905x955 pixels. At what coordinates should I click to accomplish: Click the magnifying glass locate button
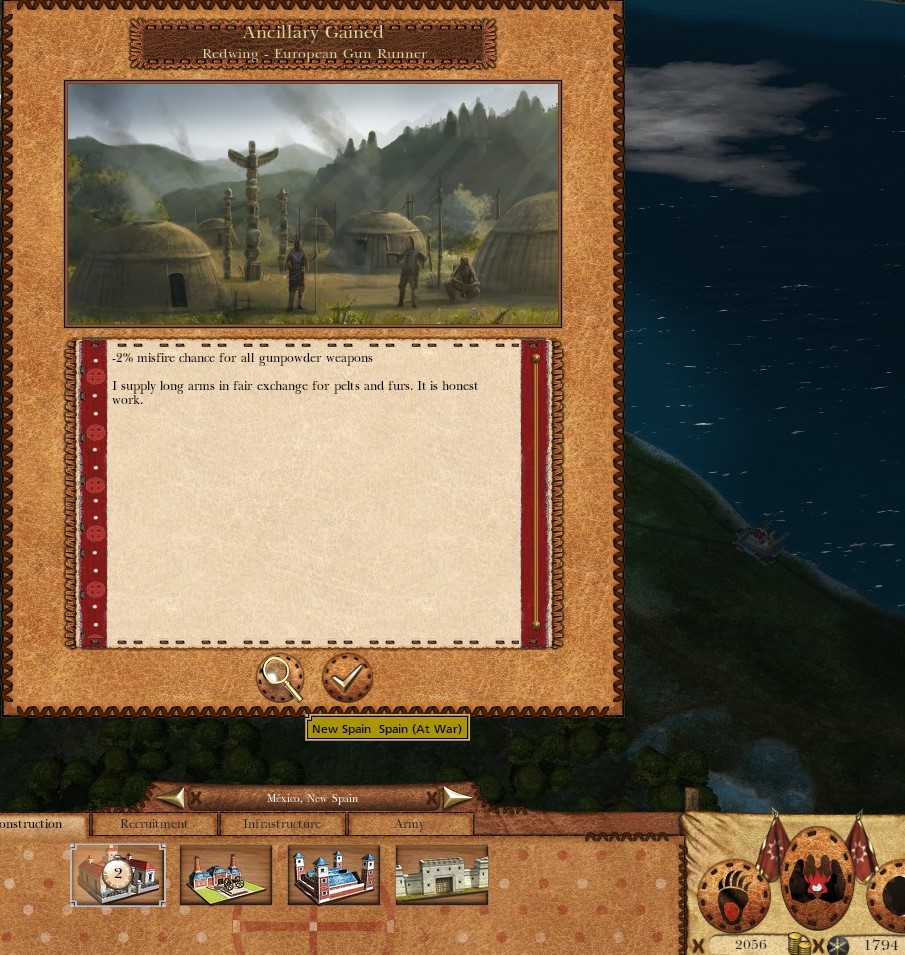click(x=280, y=678)
